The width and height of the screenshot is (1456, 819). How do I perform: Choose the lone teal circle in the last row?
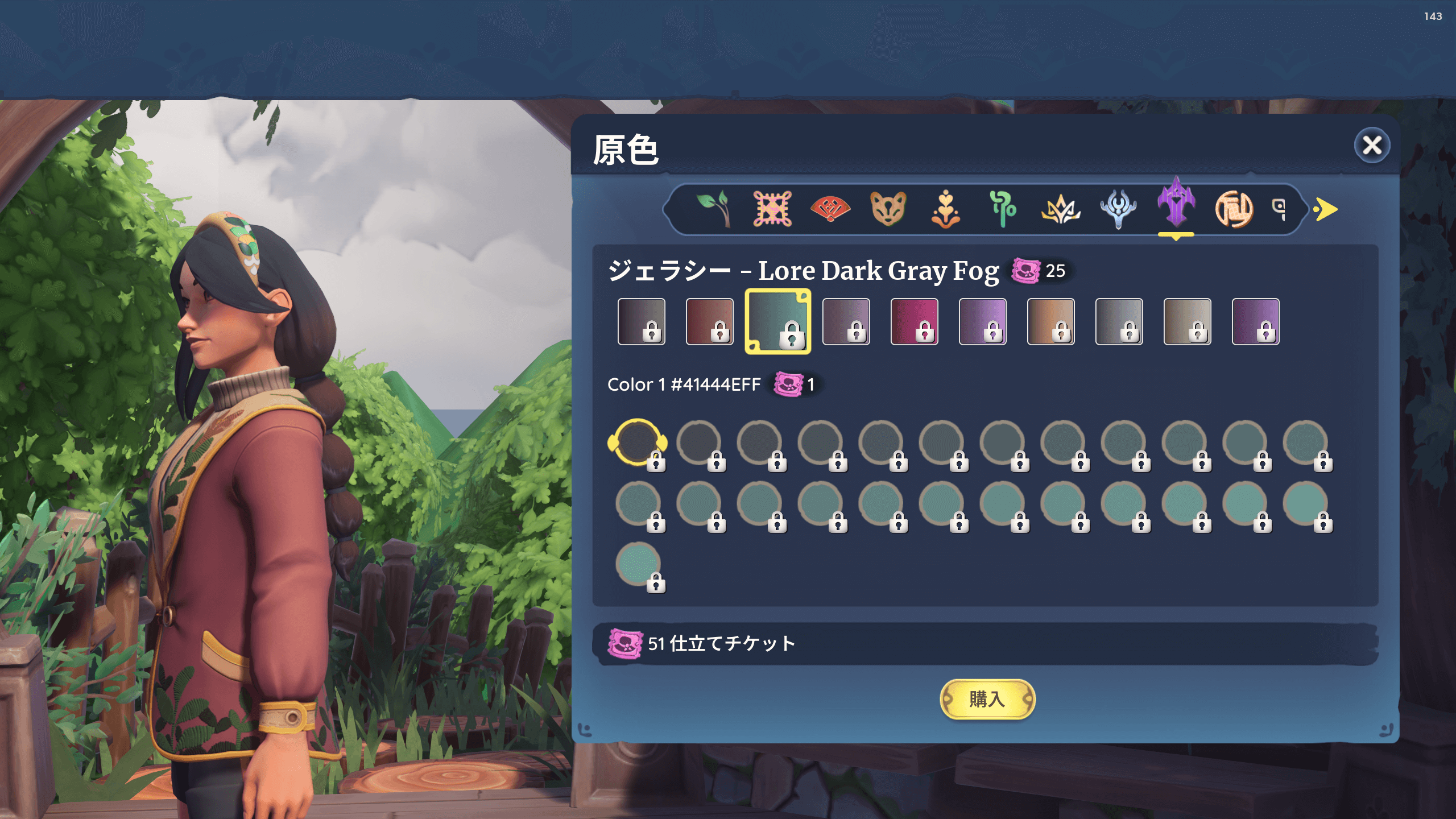click(x=638, y=563)
